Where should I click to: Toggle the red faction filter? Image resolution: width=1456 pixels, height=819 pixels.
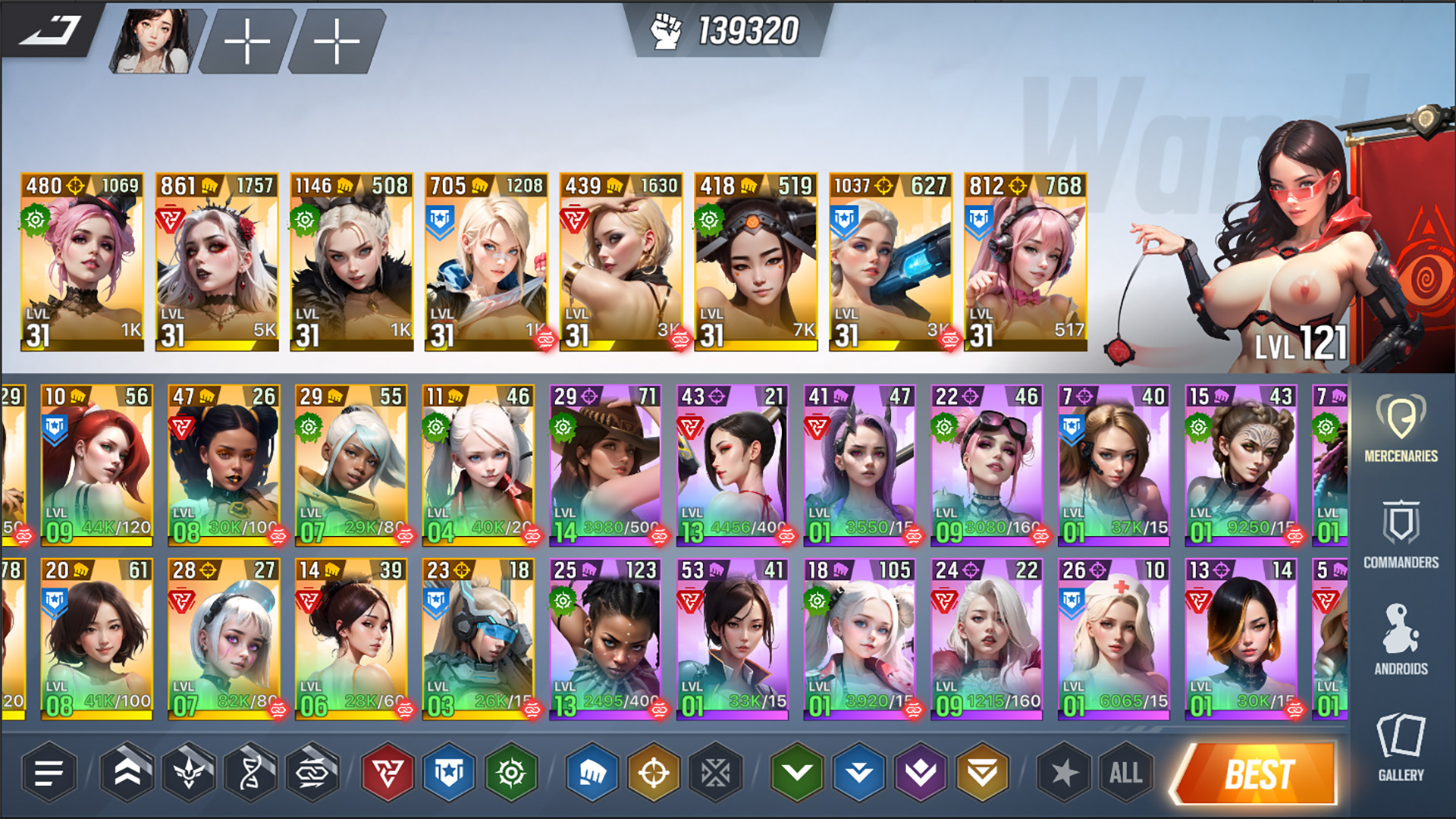(x=387, y=773)
